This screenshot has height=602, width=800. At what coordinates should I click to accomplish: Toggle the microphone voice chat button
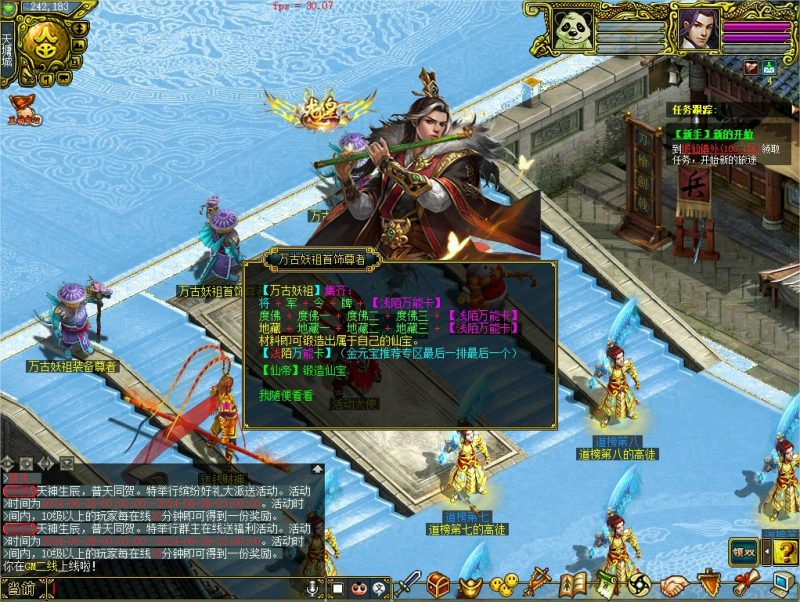[x=312, y=588]
